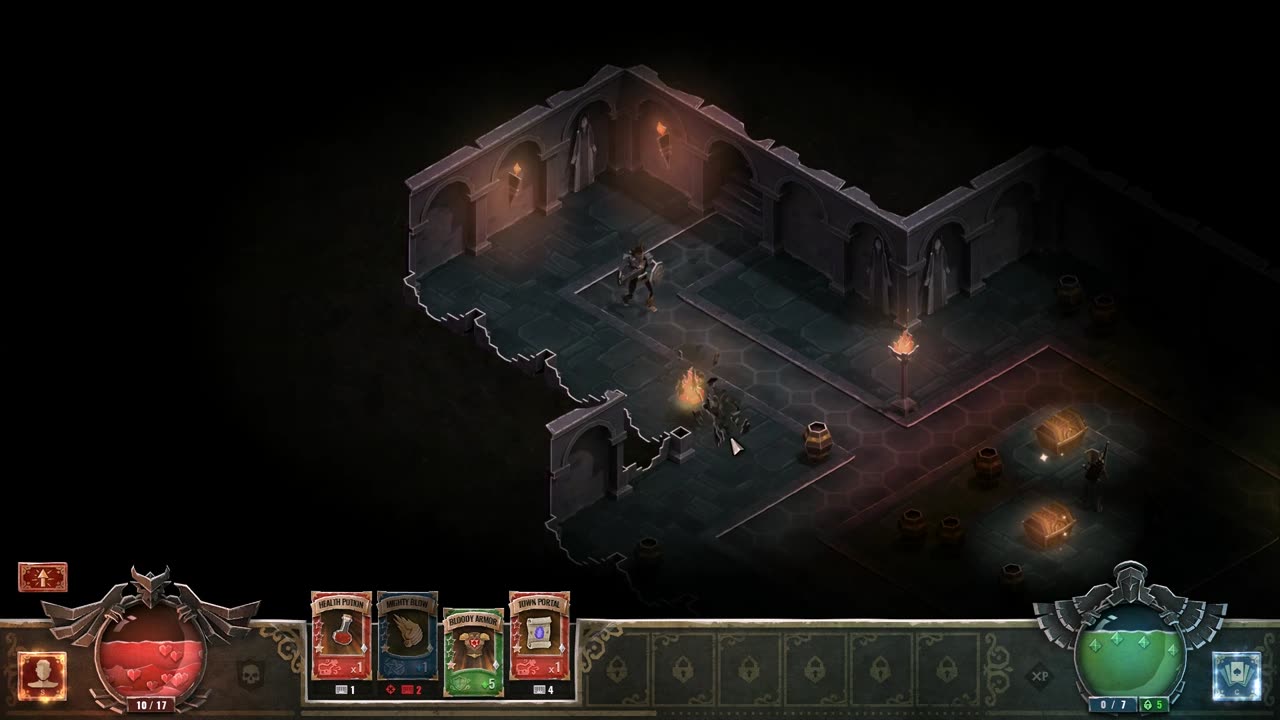The height and width of the screenshot is (720, 1280).
Task: Click the XP diamond icon
Action: [x=1040, y=676]
